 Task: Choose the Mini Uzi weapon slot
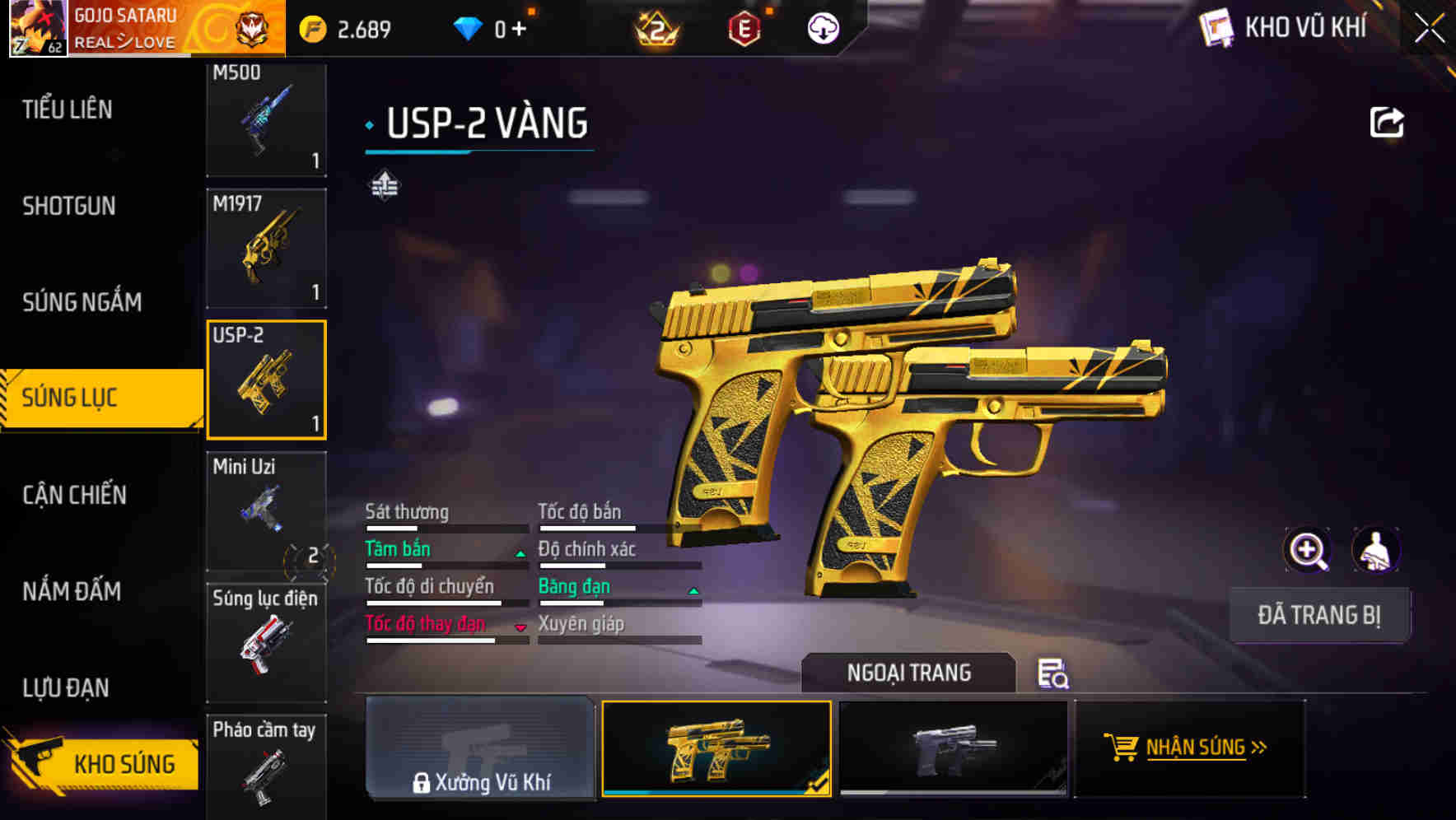tap(266, 510)
